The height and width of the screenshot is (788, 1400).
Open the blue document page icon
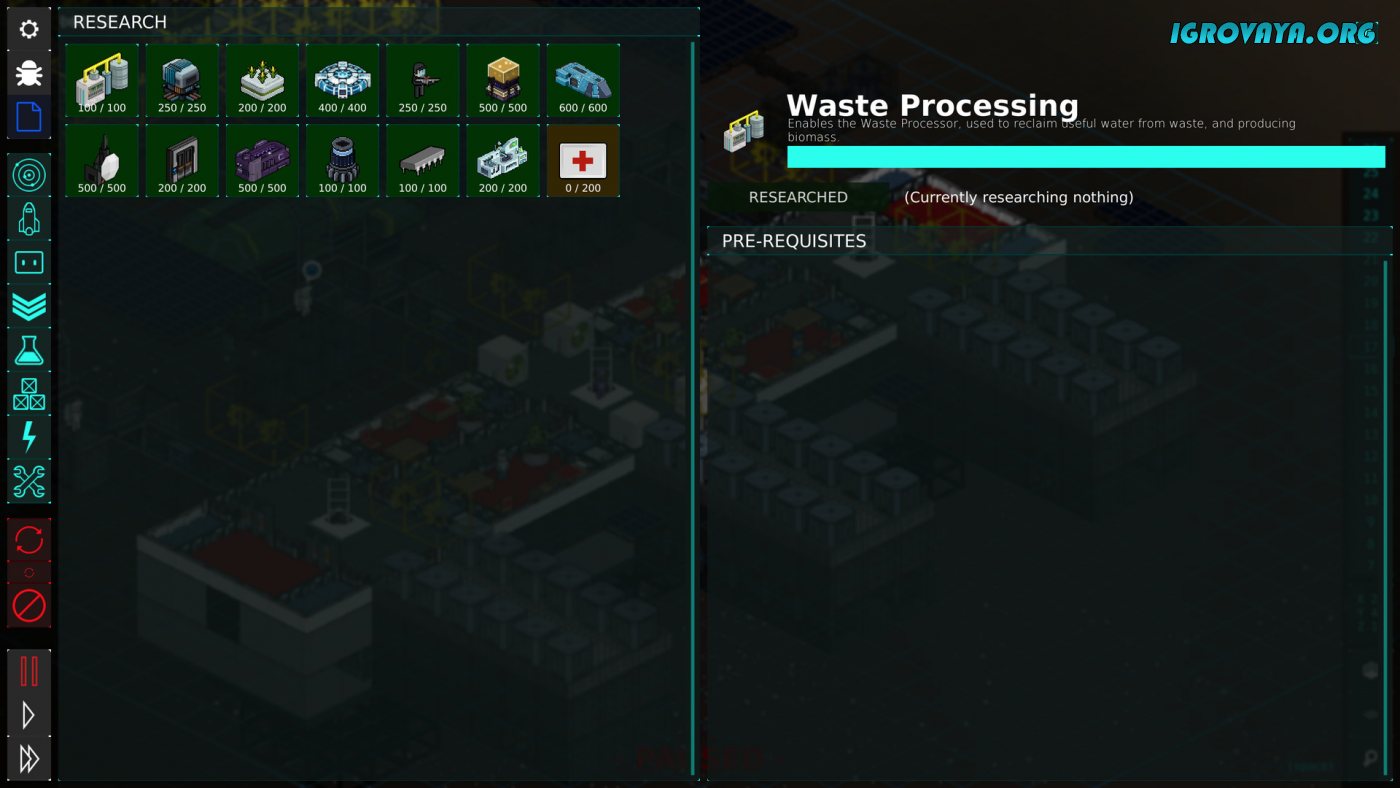(29, 117)
